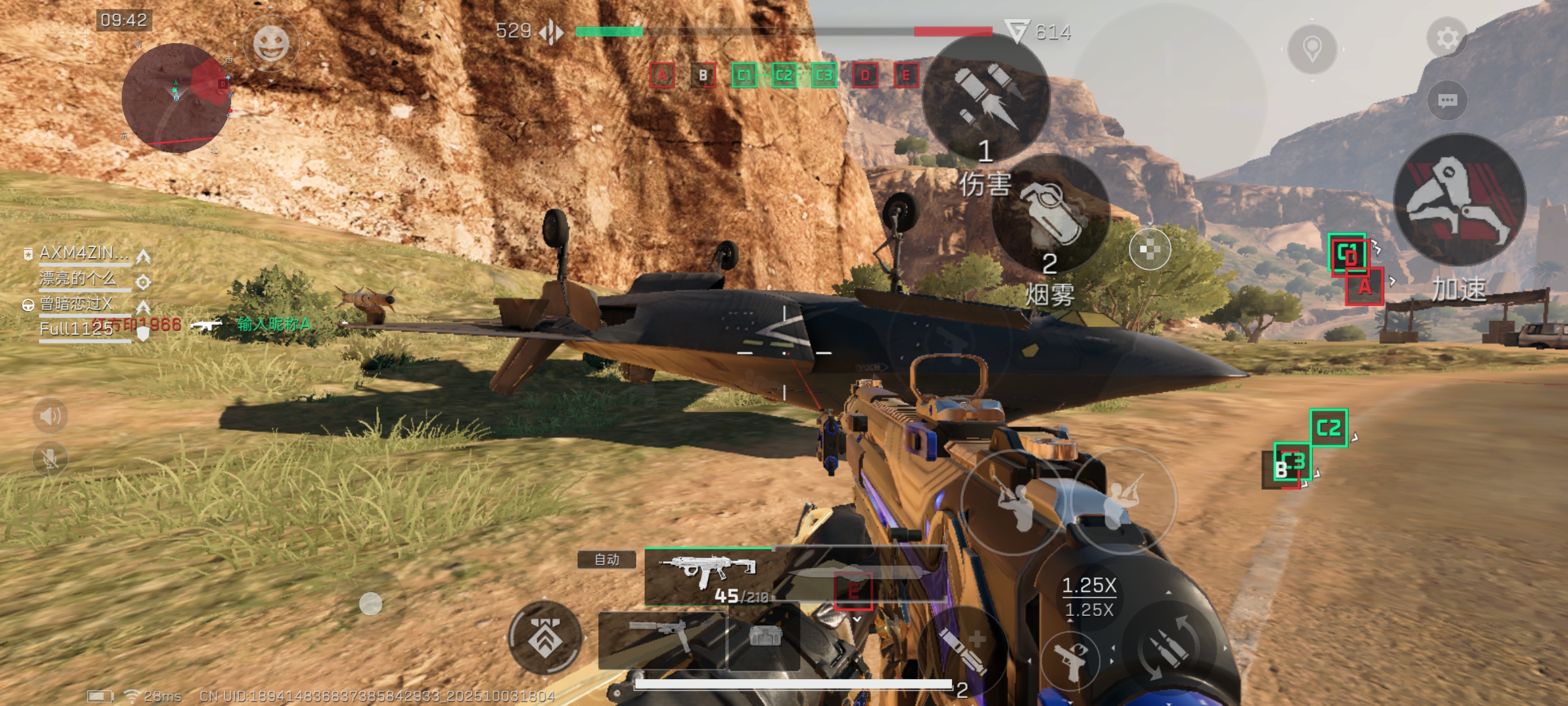Image resolution: width=1568 pixels, height=706 pixels.
Task: Tap the map location pin button
Action: pos(1312,48)
